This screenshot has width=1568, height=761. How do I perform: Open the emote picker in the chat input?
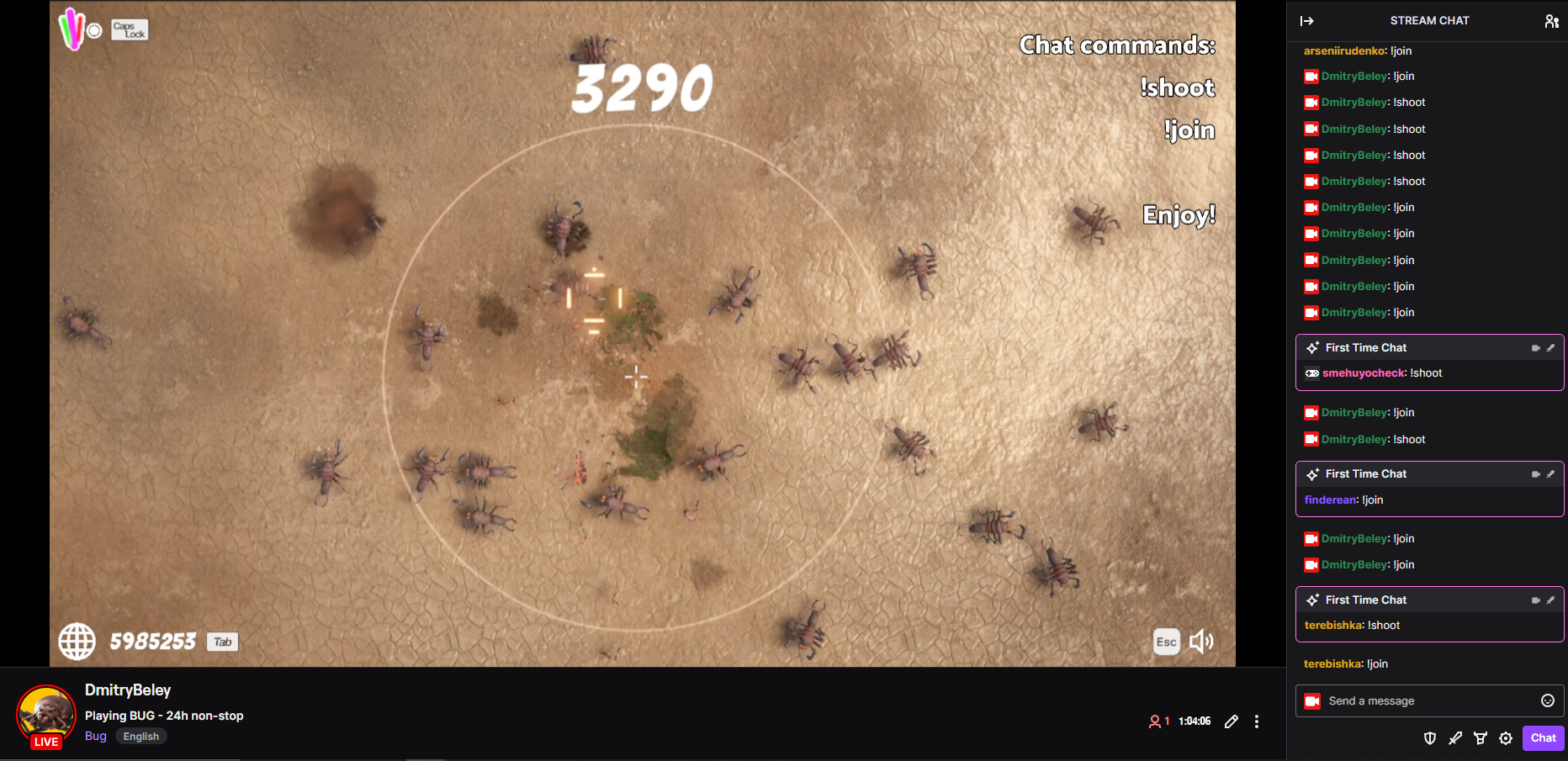point(1548,700)
